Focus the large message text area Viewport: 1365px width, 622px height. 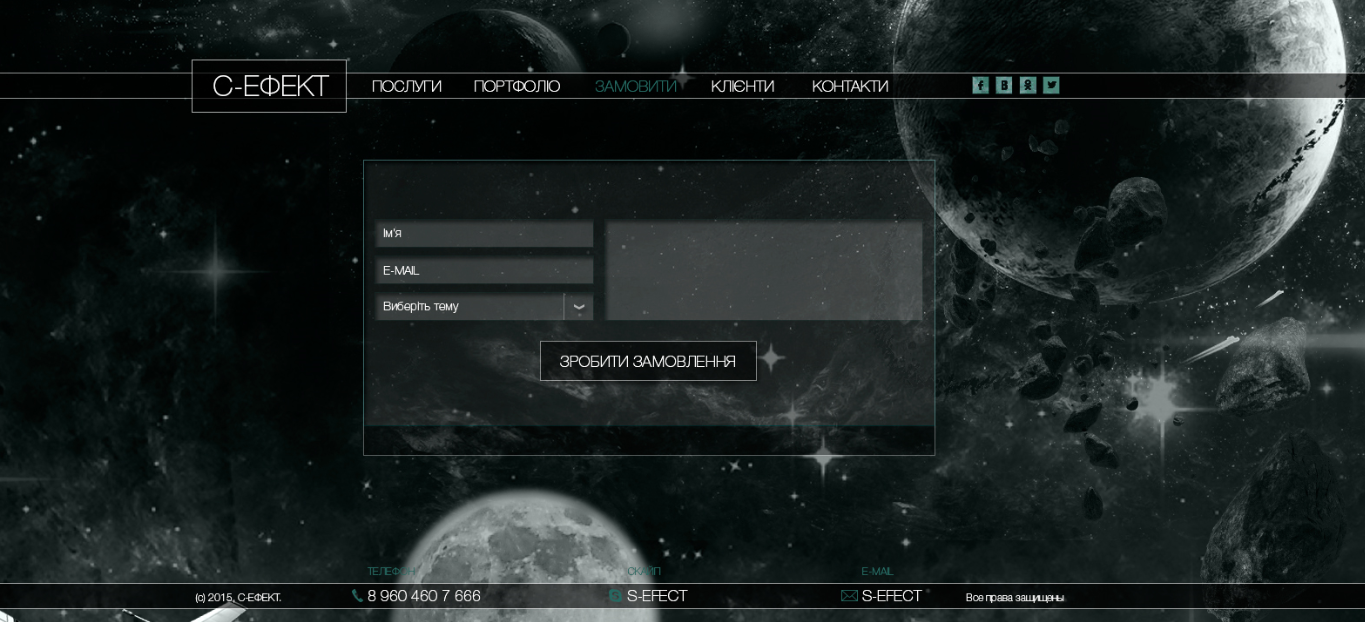pos(764,271)
